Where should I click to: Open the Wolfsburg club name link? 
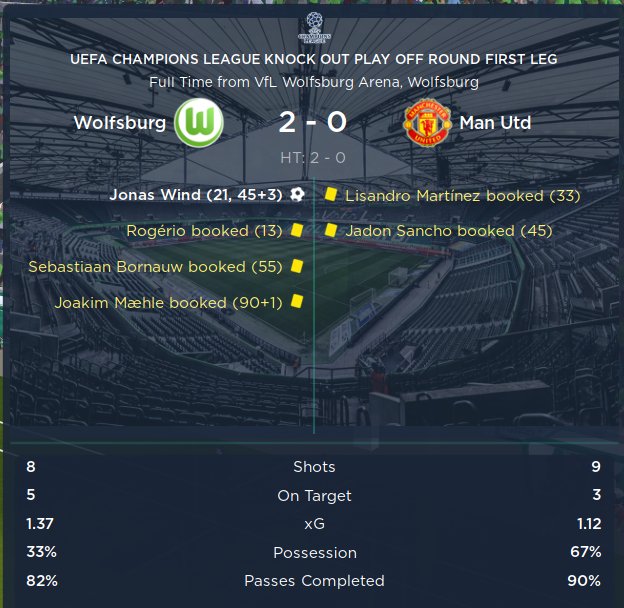point(119,124)
